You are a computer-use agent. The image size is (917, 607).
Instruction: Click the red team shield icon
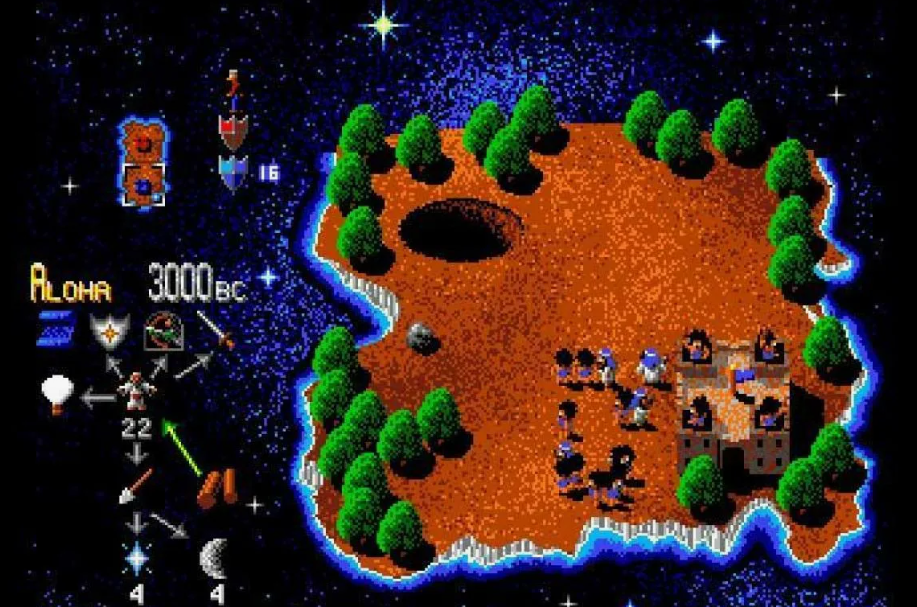(233, 128)
